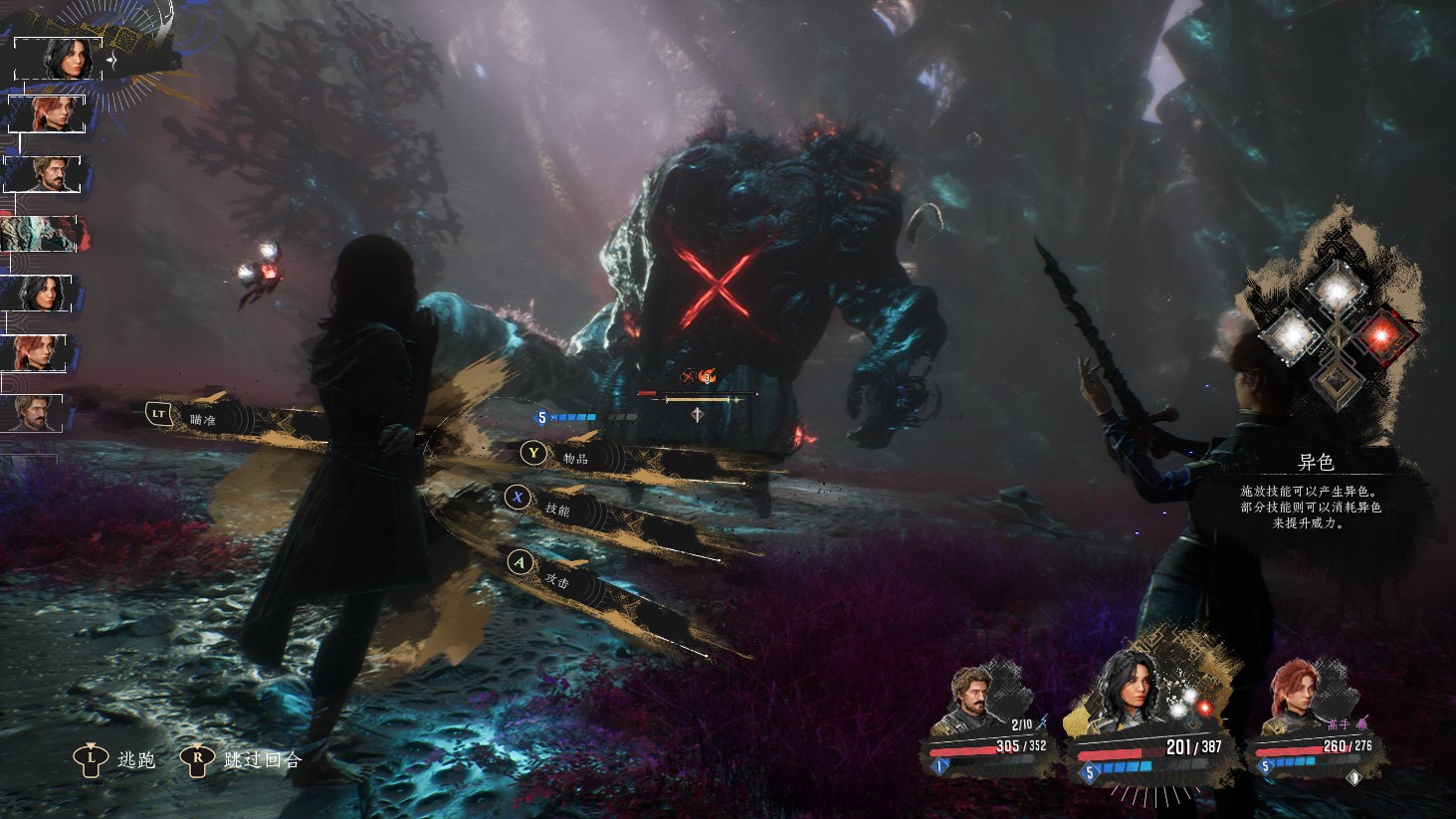The height and width of the screenshot is (819, 1456).
Task: Click 逃跑 to flee the battle
Action: [135, 760]
